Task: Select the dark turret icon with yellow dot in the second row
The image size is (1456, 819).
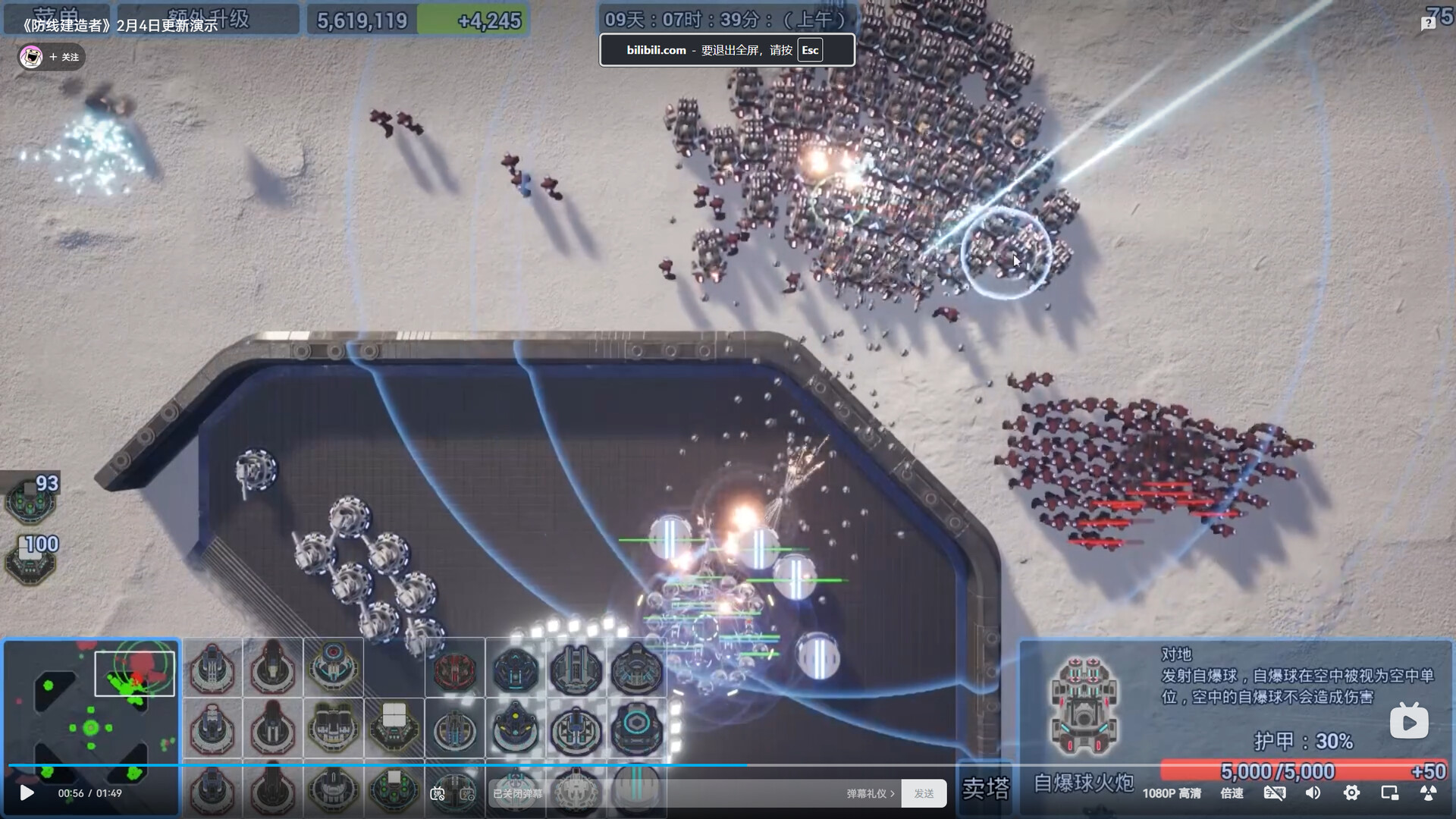Action: pyautogui.click(x=516, y=726)
